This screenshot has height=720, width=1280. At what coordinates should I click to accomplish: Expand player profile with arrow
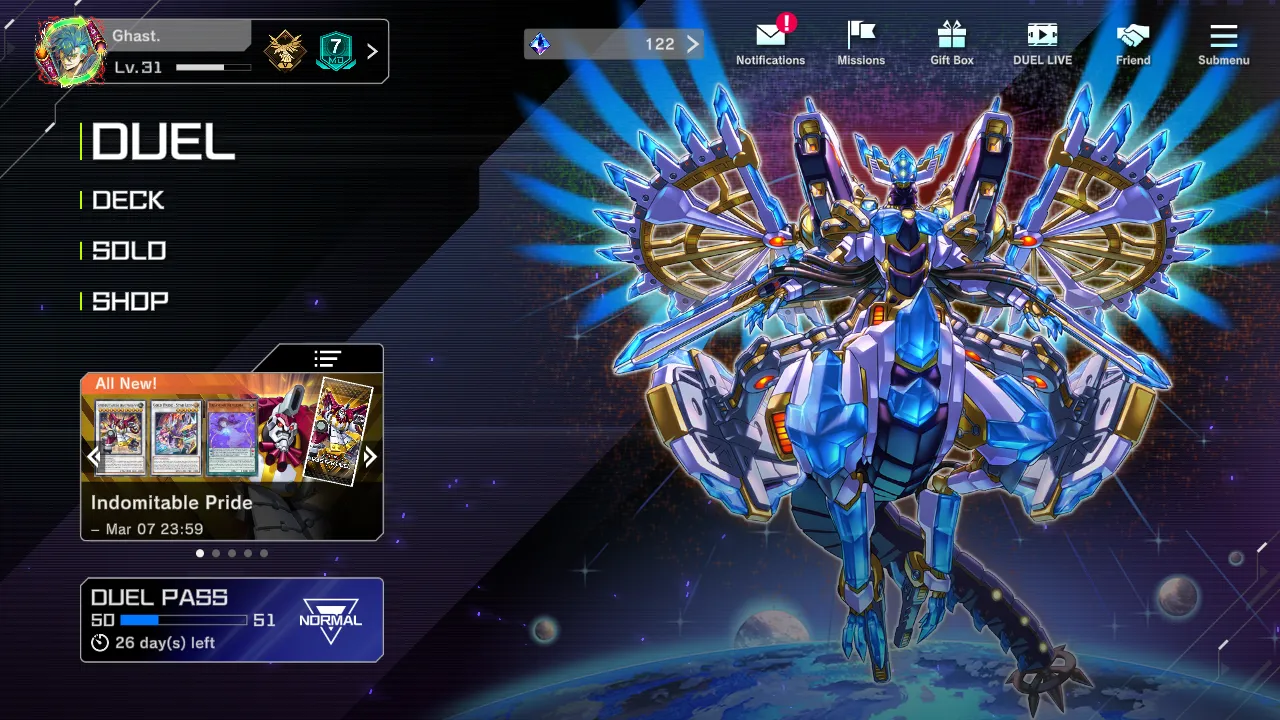click(373, 51)
